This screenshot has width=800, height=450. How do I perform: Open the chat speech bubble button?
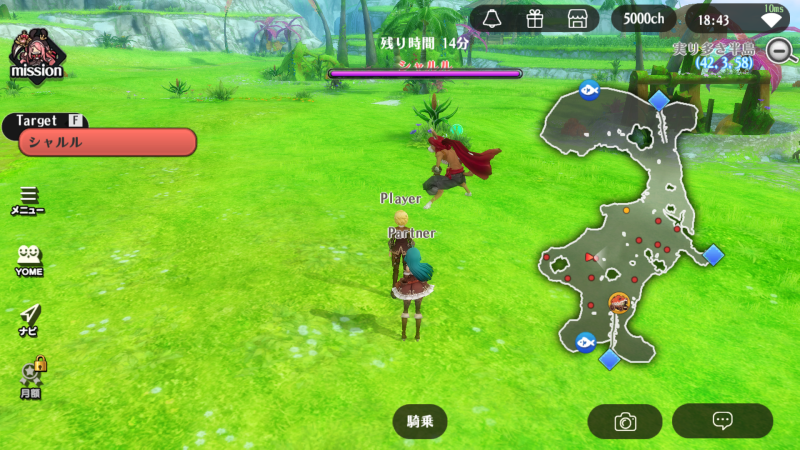tap(722, 421)
